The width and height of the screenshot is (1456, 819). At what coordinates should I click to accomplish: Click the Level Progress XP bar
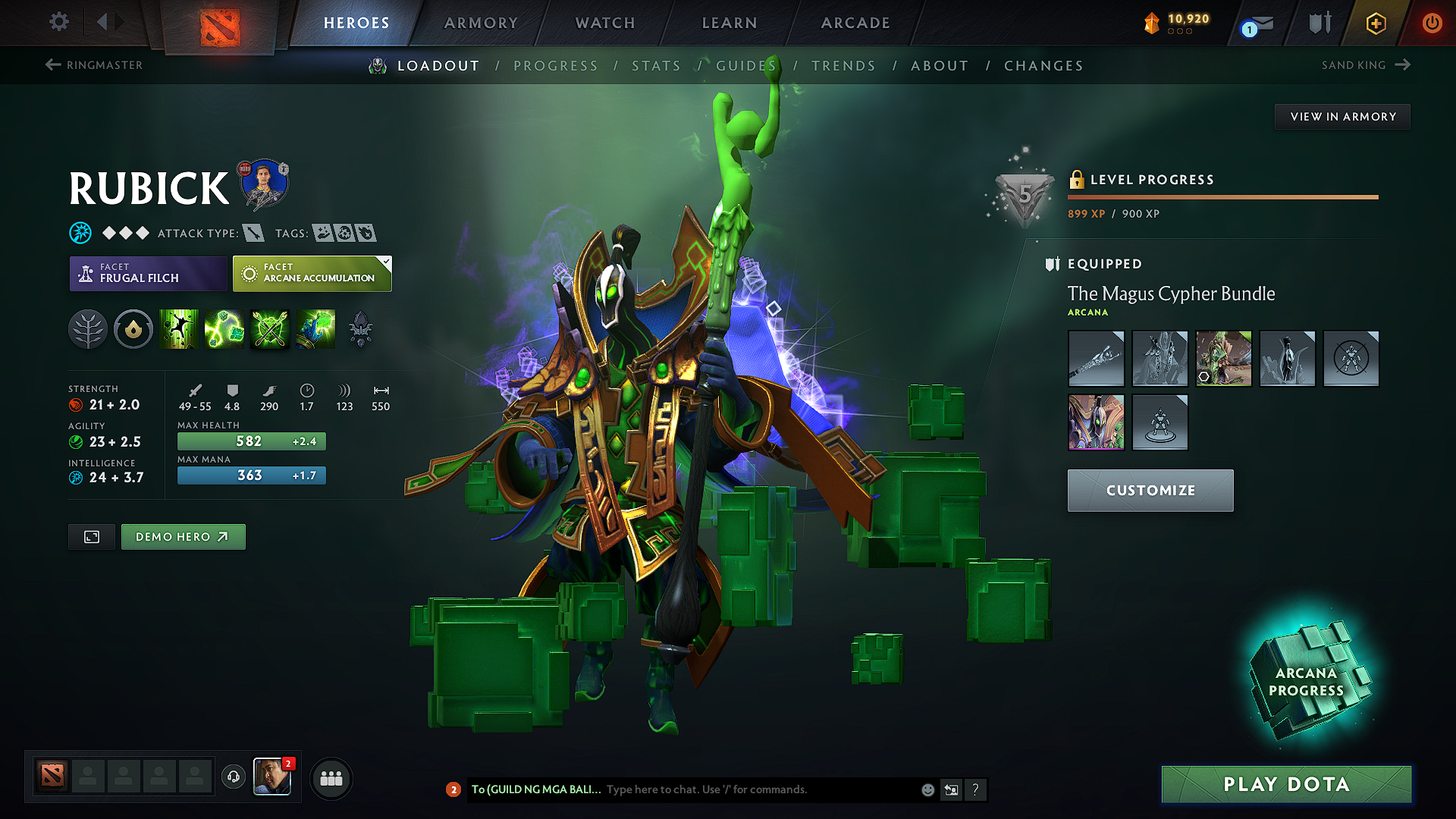click(1223, 197)
